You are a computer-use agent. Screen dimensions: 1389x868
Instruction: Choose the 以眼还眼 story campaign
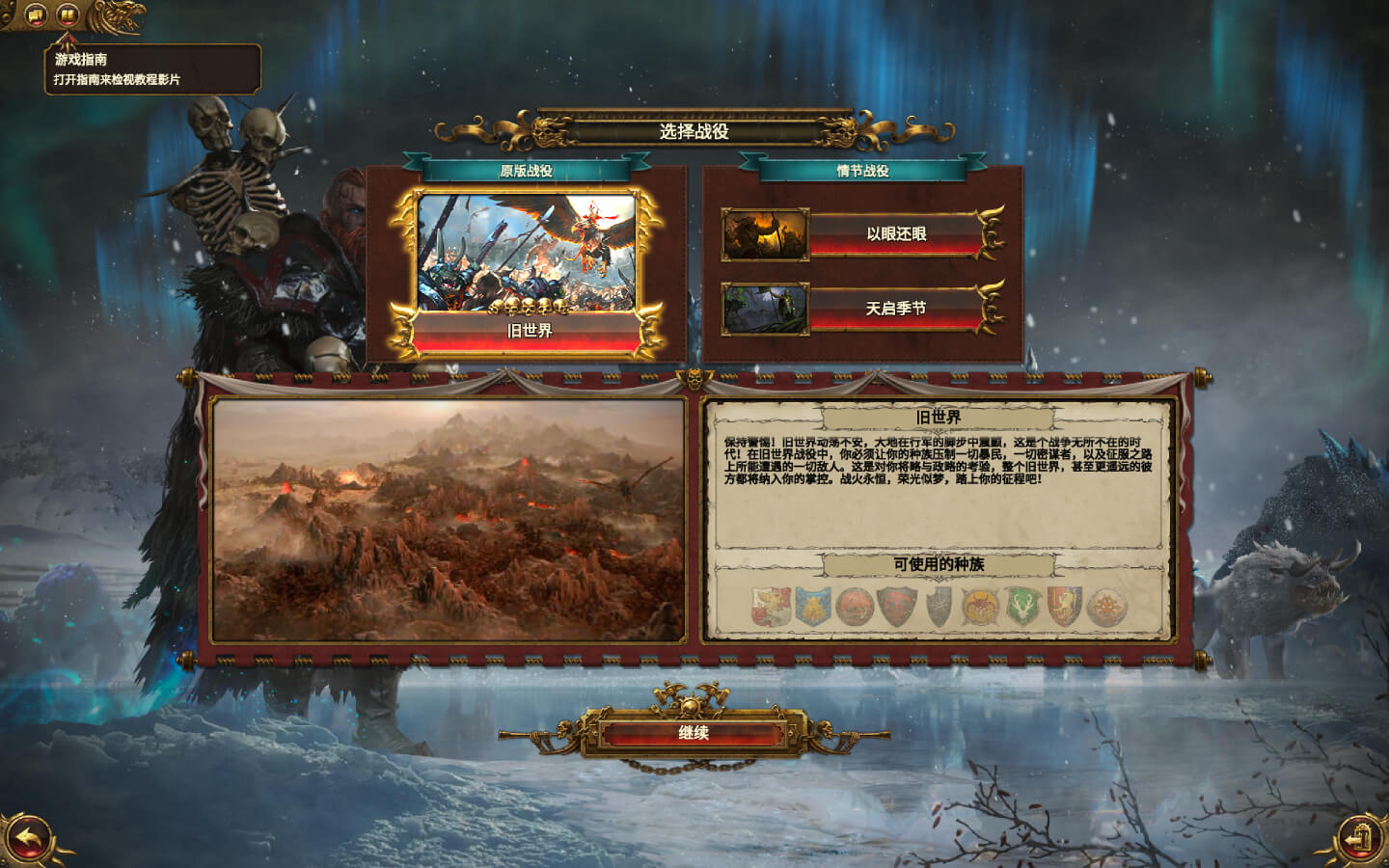pos(895,234)
